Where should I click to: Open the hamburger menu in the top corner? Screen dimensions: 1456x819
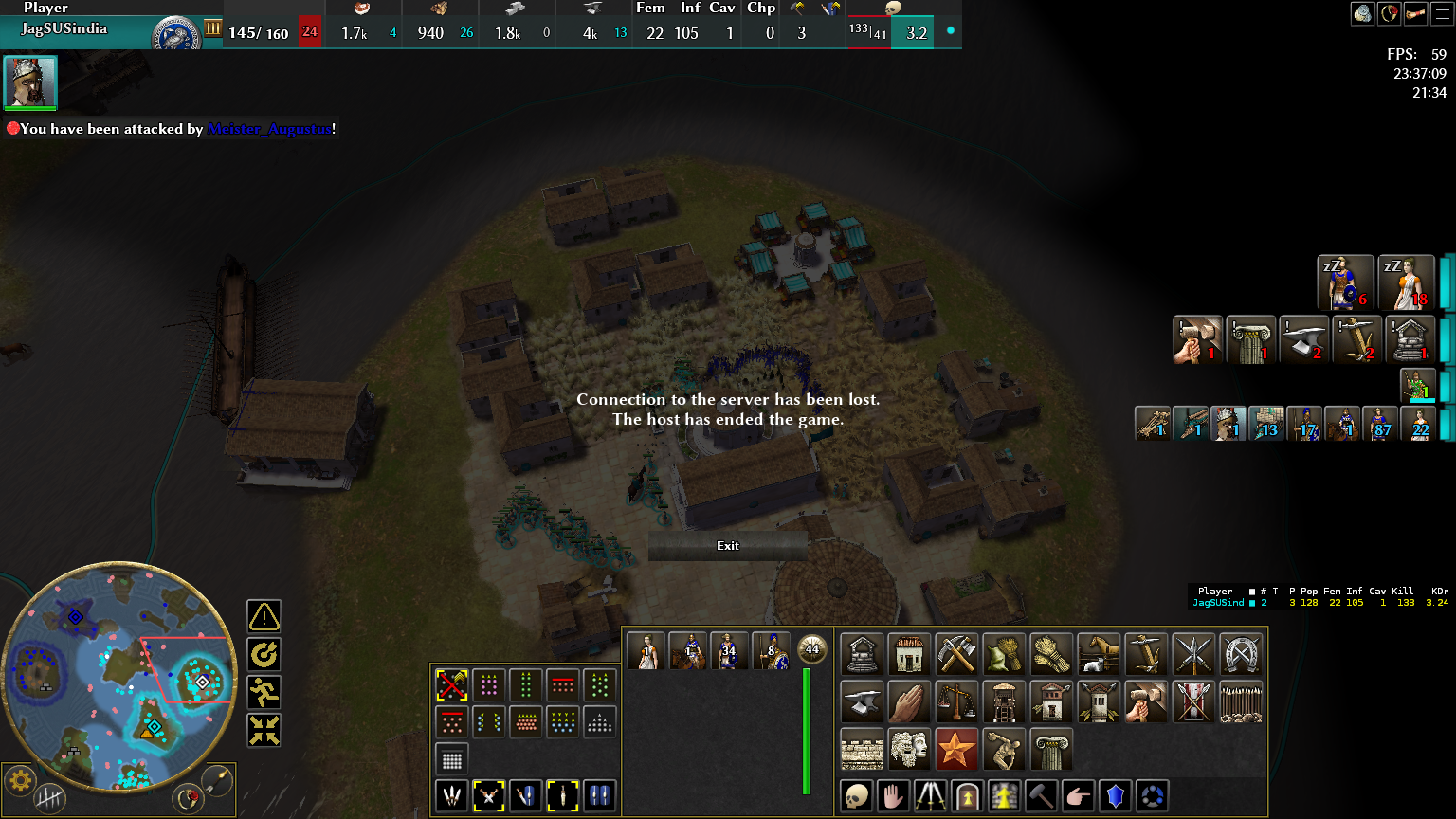click(x=1444, y=13)
